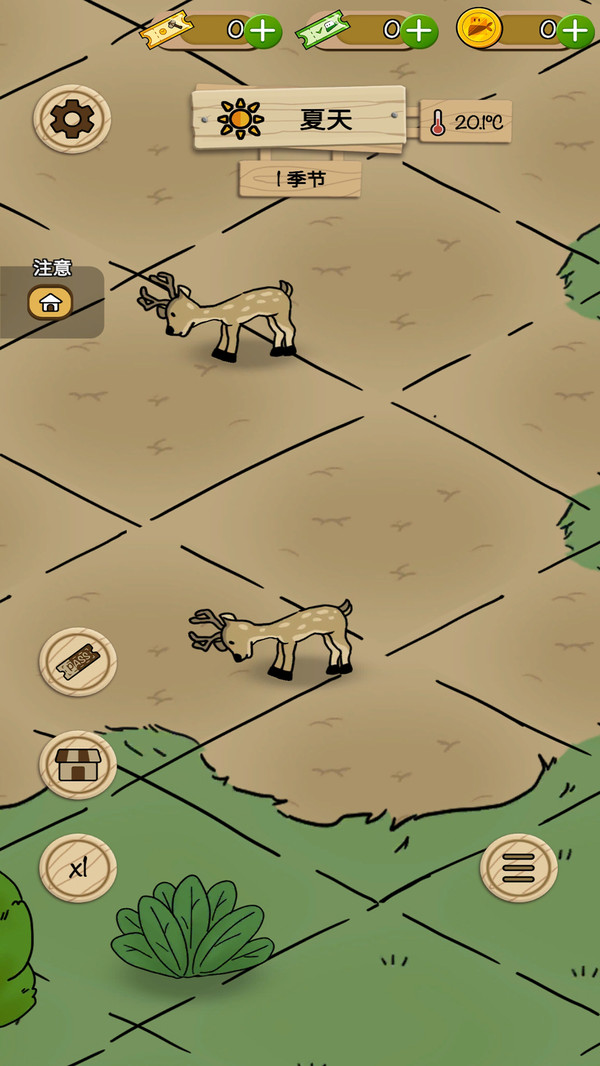
Task: Add more gold coins with the plus
Action: tap(575, 31)
